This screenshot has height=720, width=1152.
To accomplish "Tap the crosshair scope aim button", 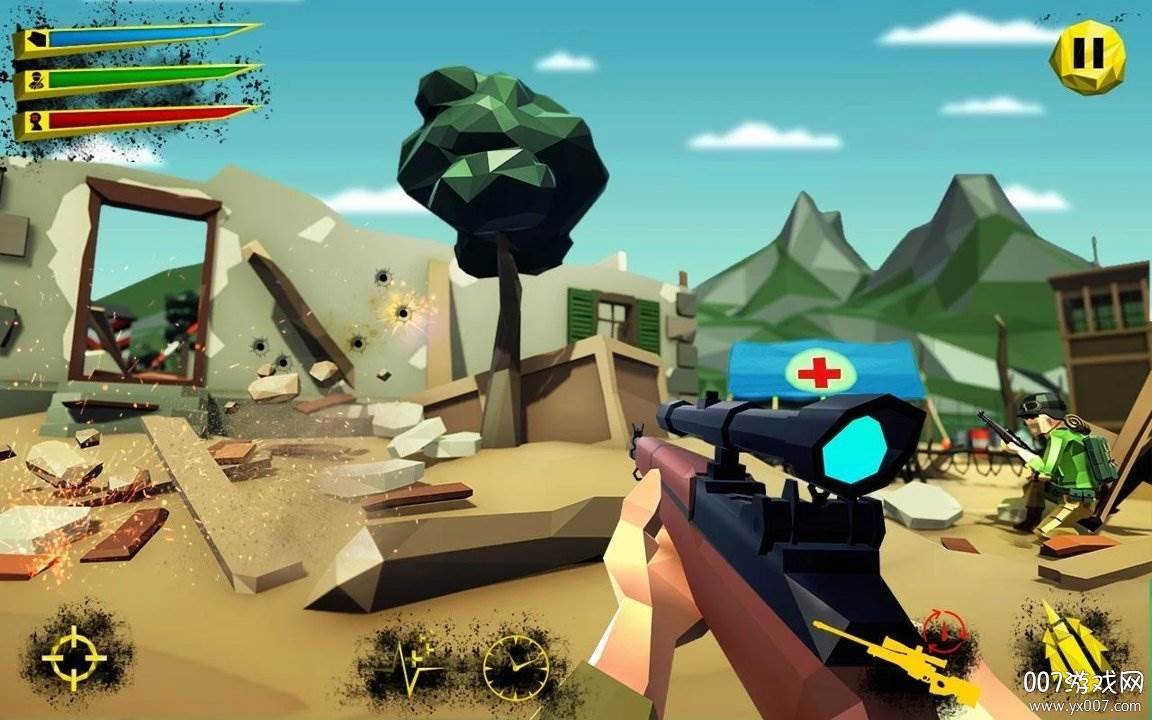I will 75,657.
